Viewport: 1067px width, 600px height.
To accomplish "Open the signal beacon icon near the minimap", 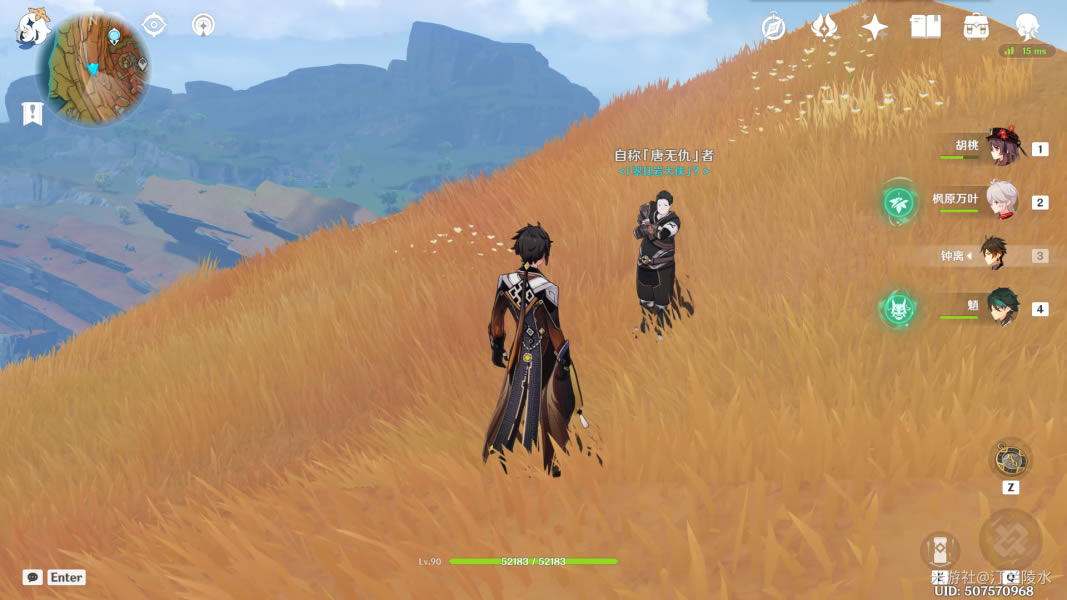I will pyautogui.click(x=203, y=24).
